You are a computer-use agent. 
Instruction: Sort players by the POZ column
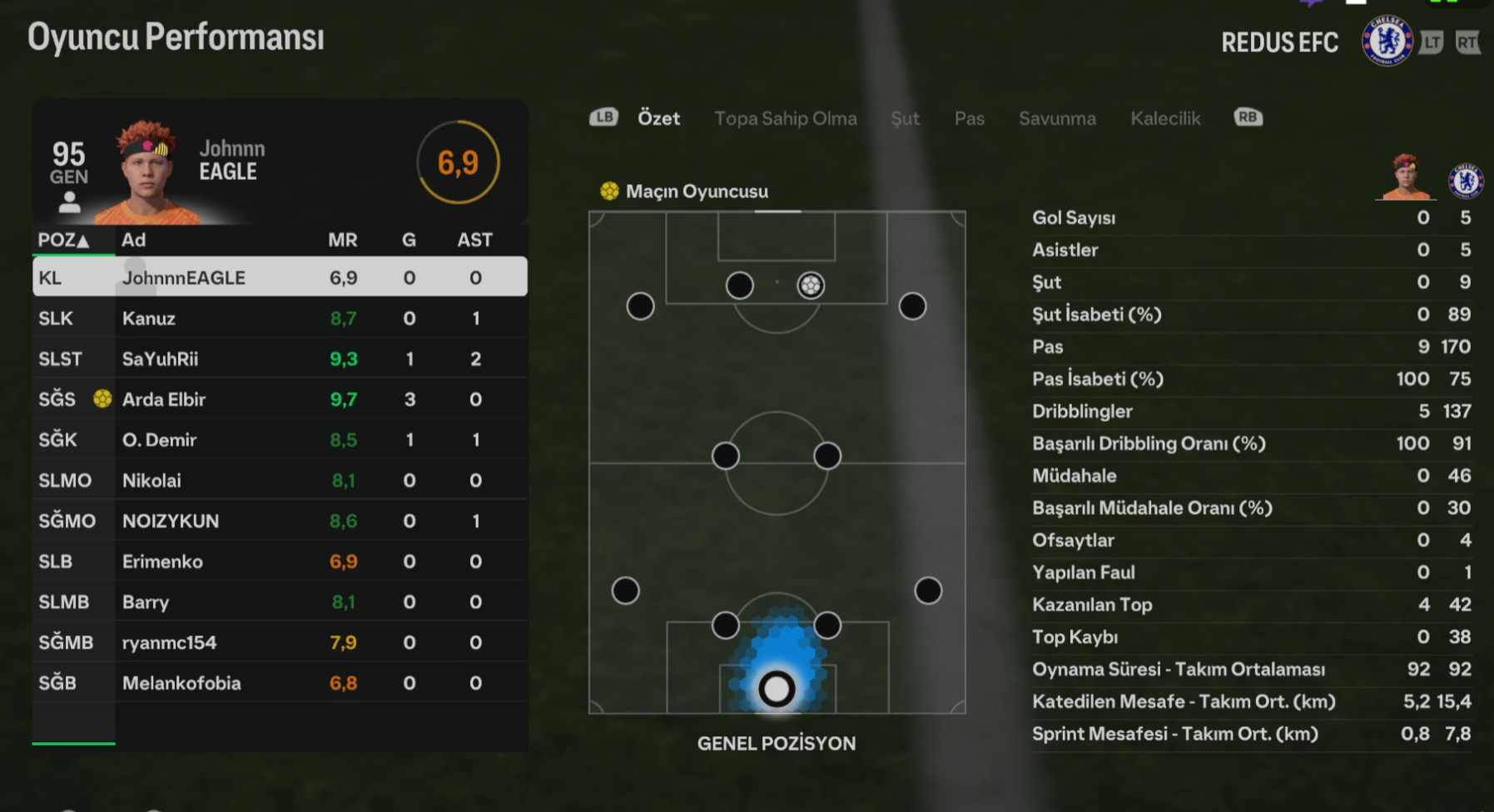63,240
